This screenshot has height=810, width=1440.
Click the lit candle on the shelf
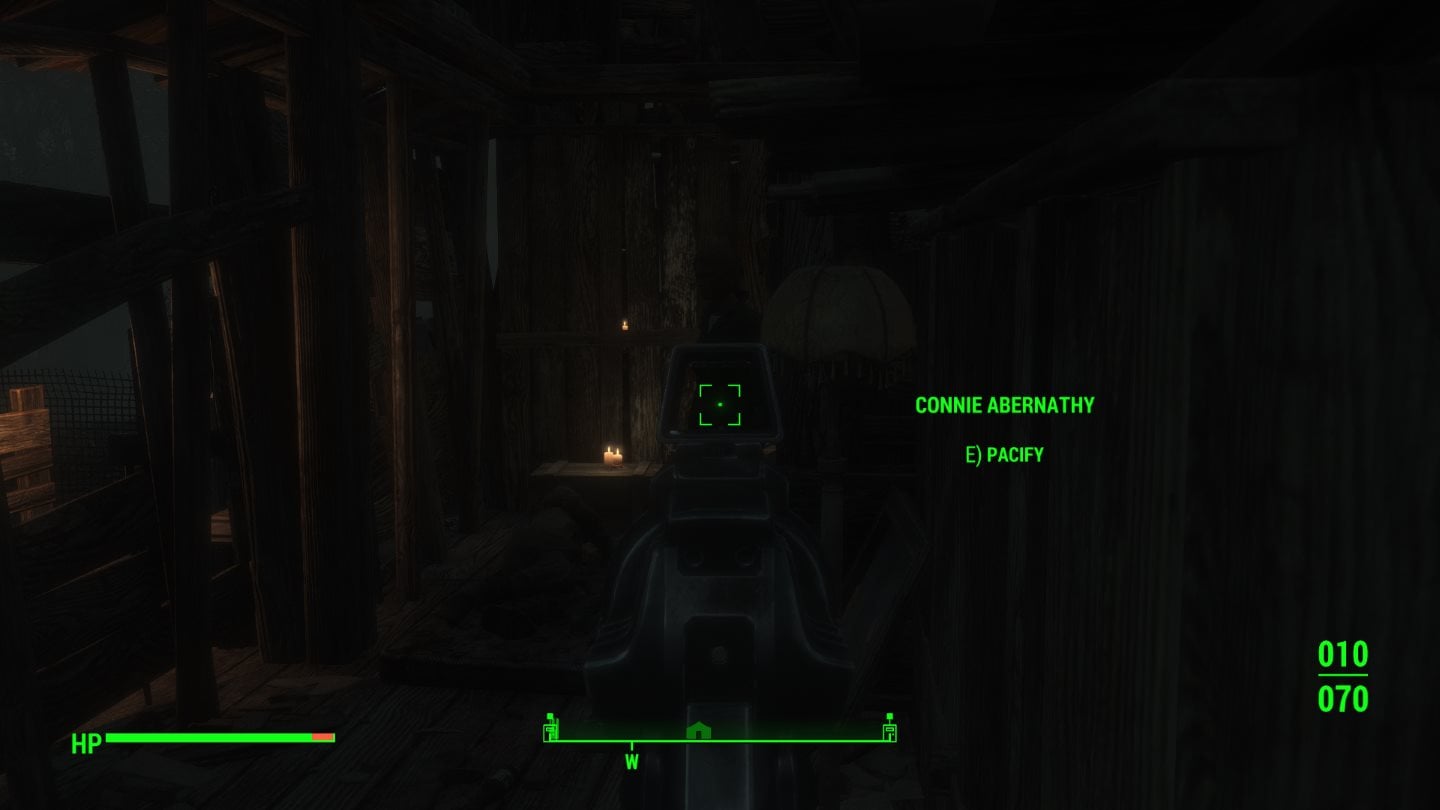tap(625, 326)
